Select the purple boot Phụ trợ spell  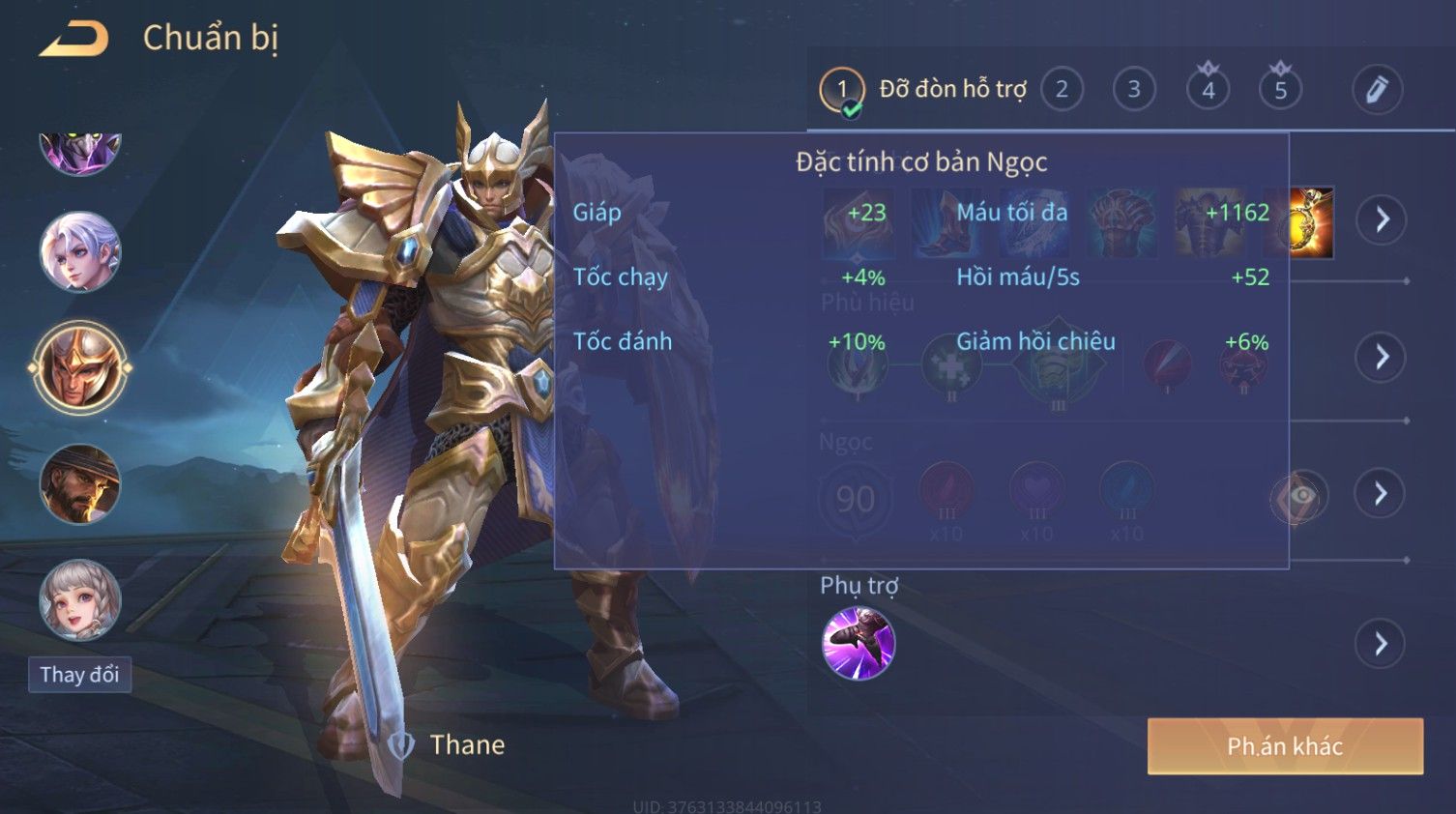(x=858, y=644)
